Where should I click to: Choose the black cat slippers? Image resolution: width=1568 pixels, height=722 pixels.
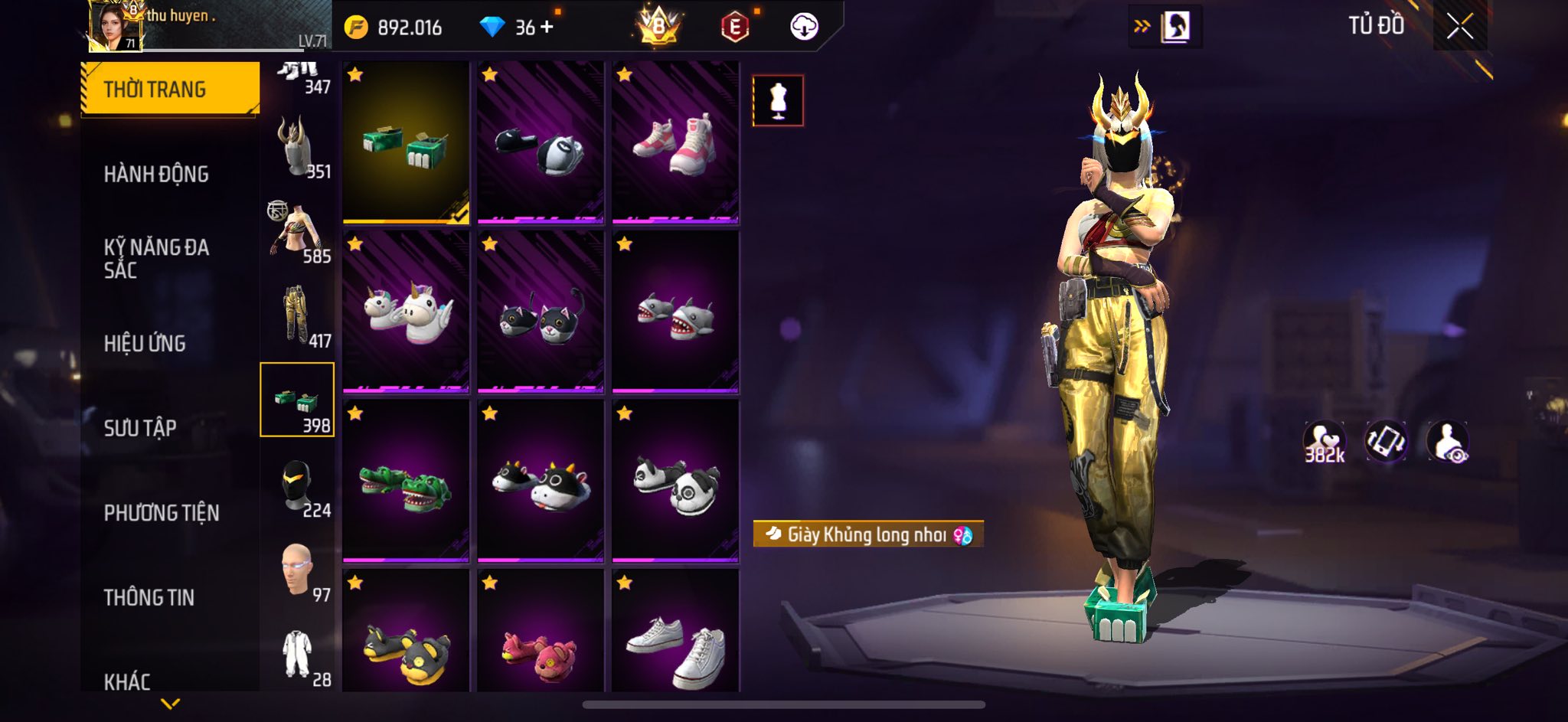coord(541,312)
